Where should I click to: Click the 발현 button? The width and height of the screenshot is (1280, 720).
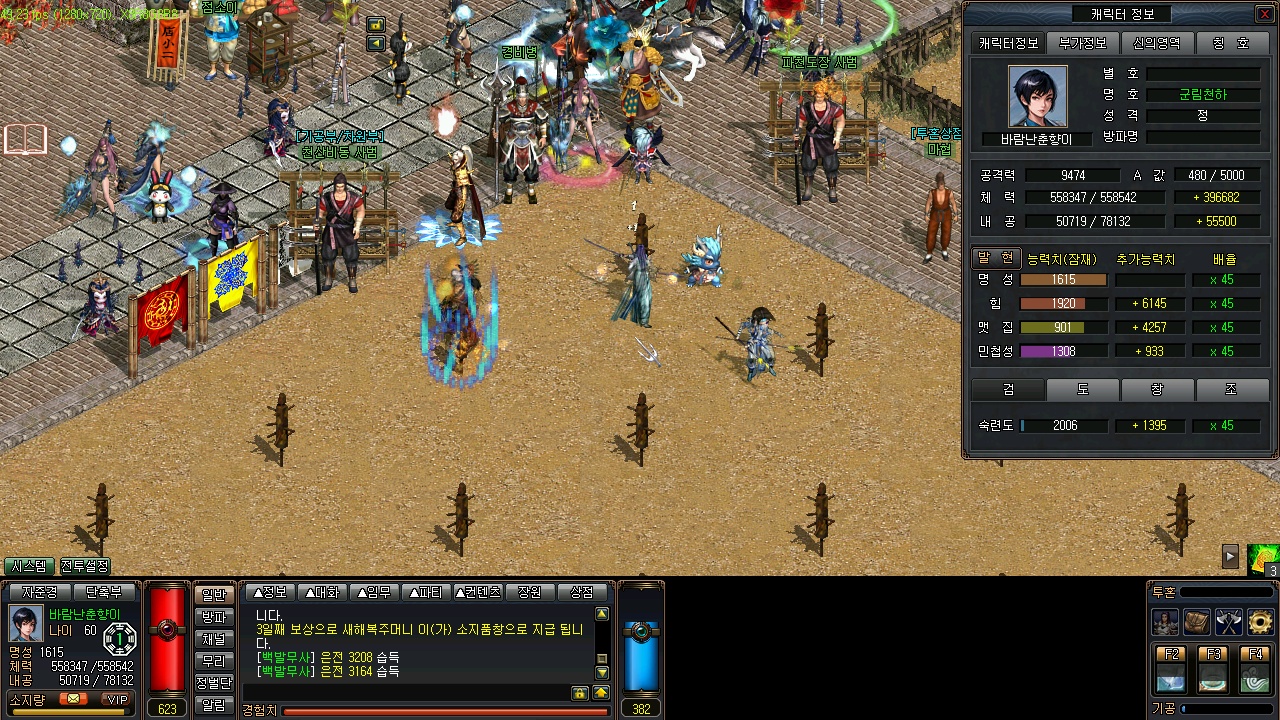996,257
